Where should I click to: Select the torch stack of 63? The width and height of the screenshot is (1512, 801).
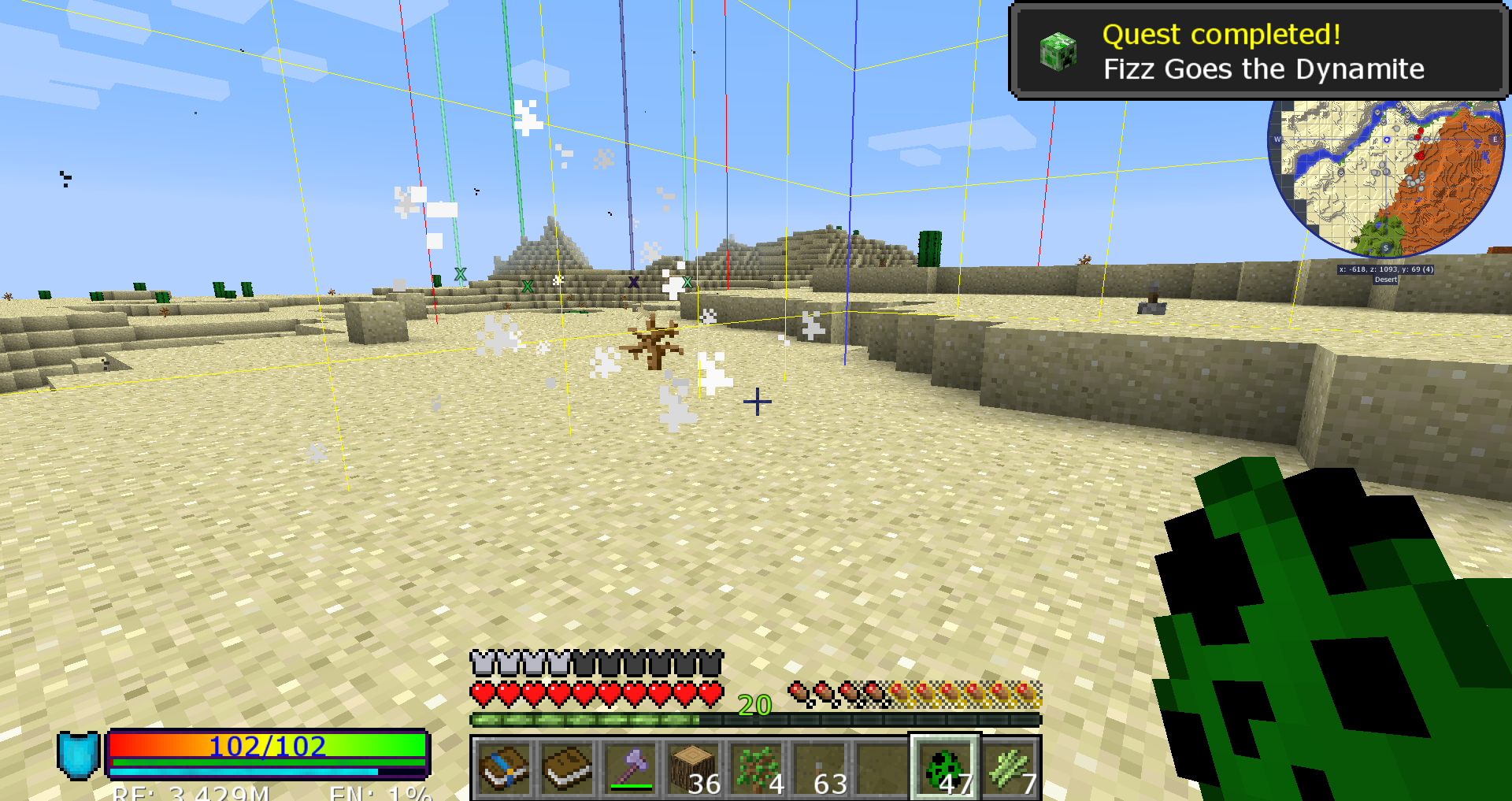pos(819,768)
